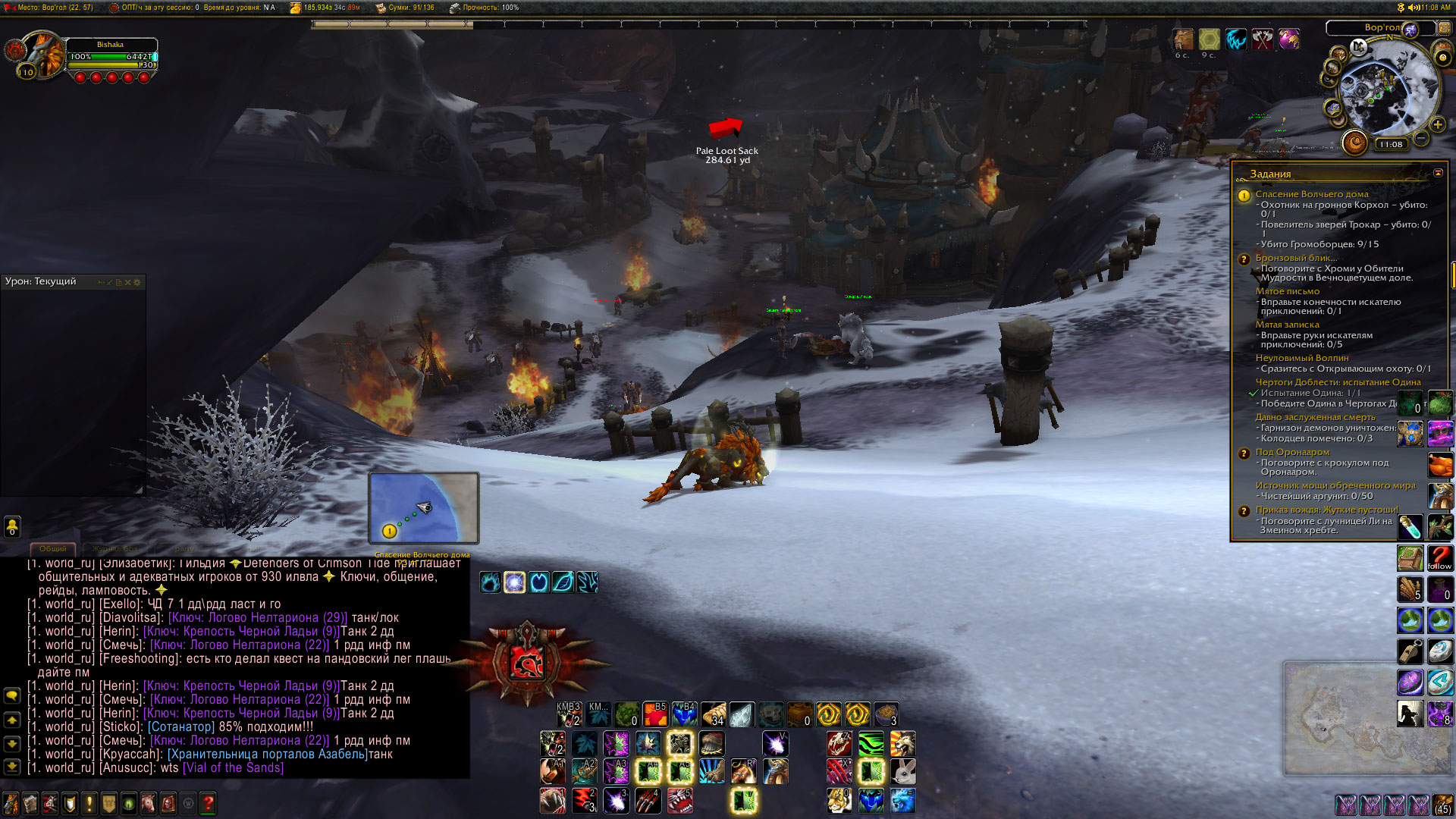Click the minimap zoom-out minus button
Viewport: 1456px width, 819px height.
pos(1421,138)
